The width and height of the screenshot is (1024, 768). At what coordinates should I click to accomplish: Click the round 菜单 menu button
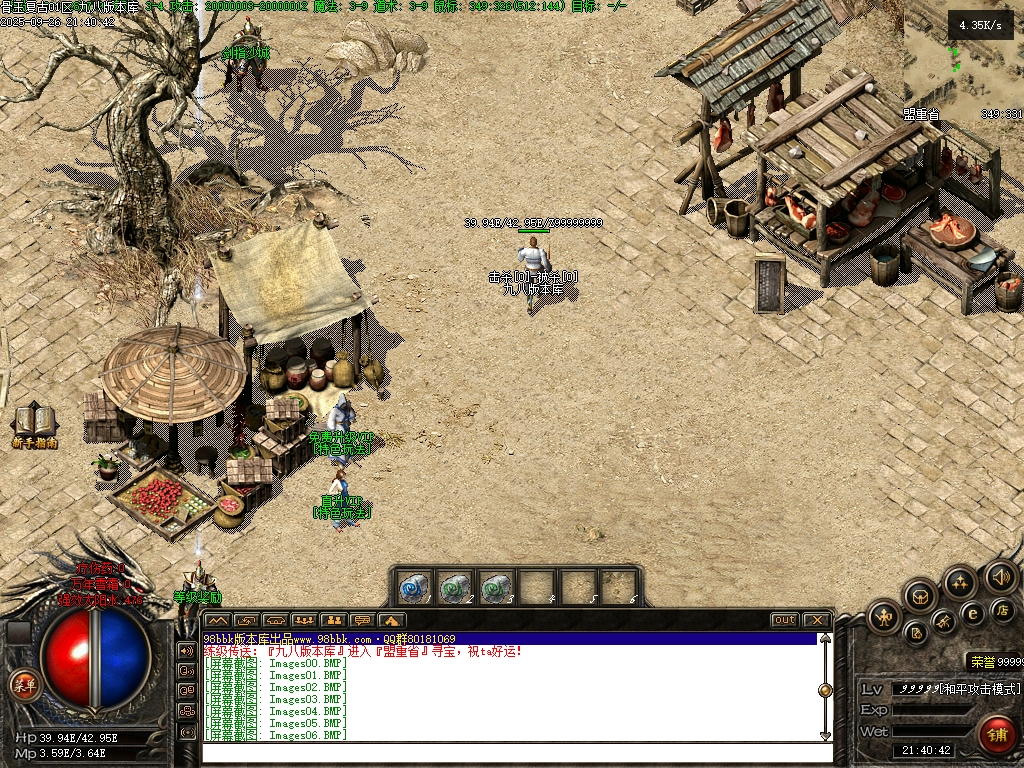pyautogui.click(x=23, y=685)
